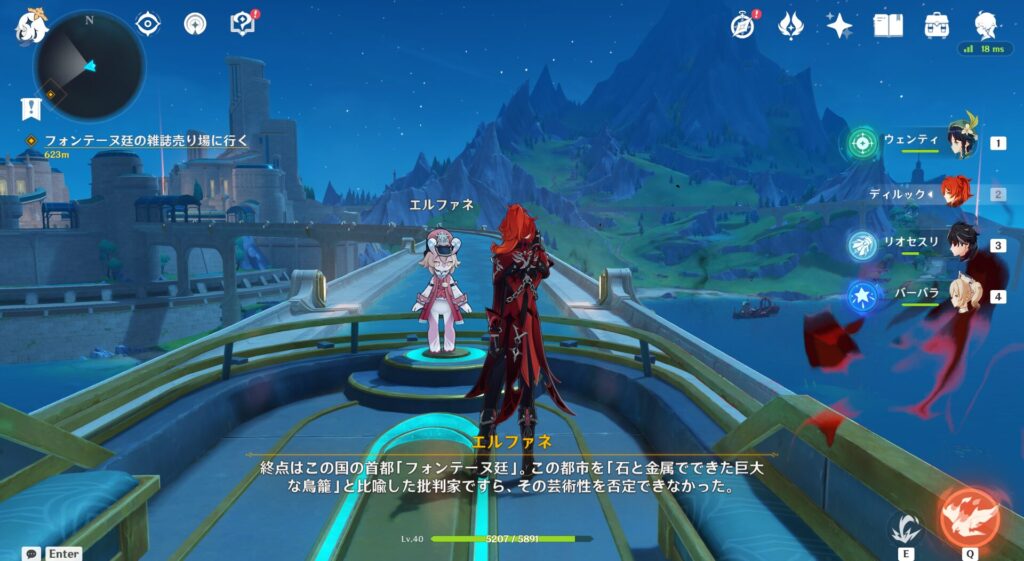Switch to party member バーバラ
Image resolution: width=1024 pixels, height=561 pixels.
(x=958, y=296)
